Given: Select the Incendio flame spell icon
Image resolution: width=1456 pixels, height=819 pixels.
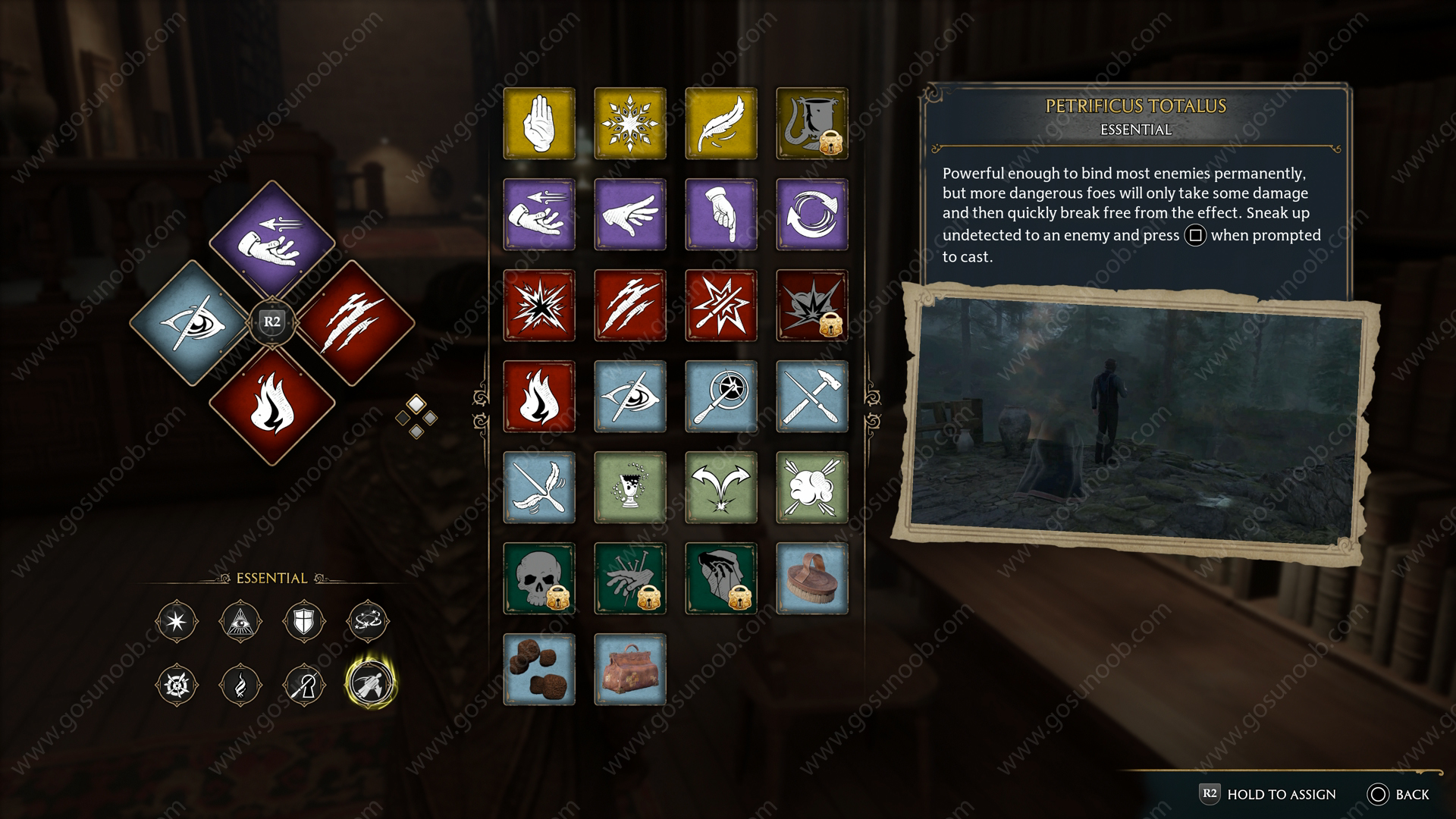Looking at the screenshot, I should pyautogui.click(x=538, y=397).
